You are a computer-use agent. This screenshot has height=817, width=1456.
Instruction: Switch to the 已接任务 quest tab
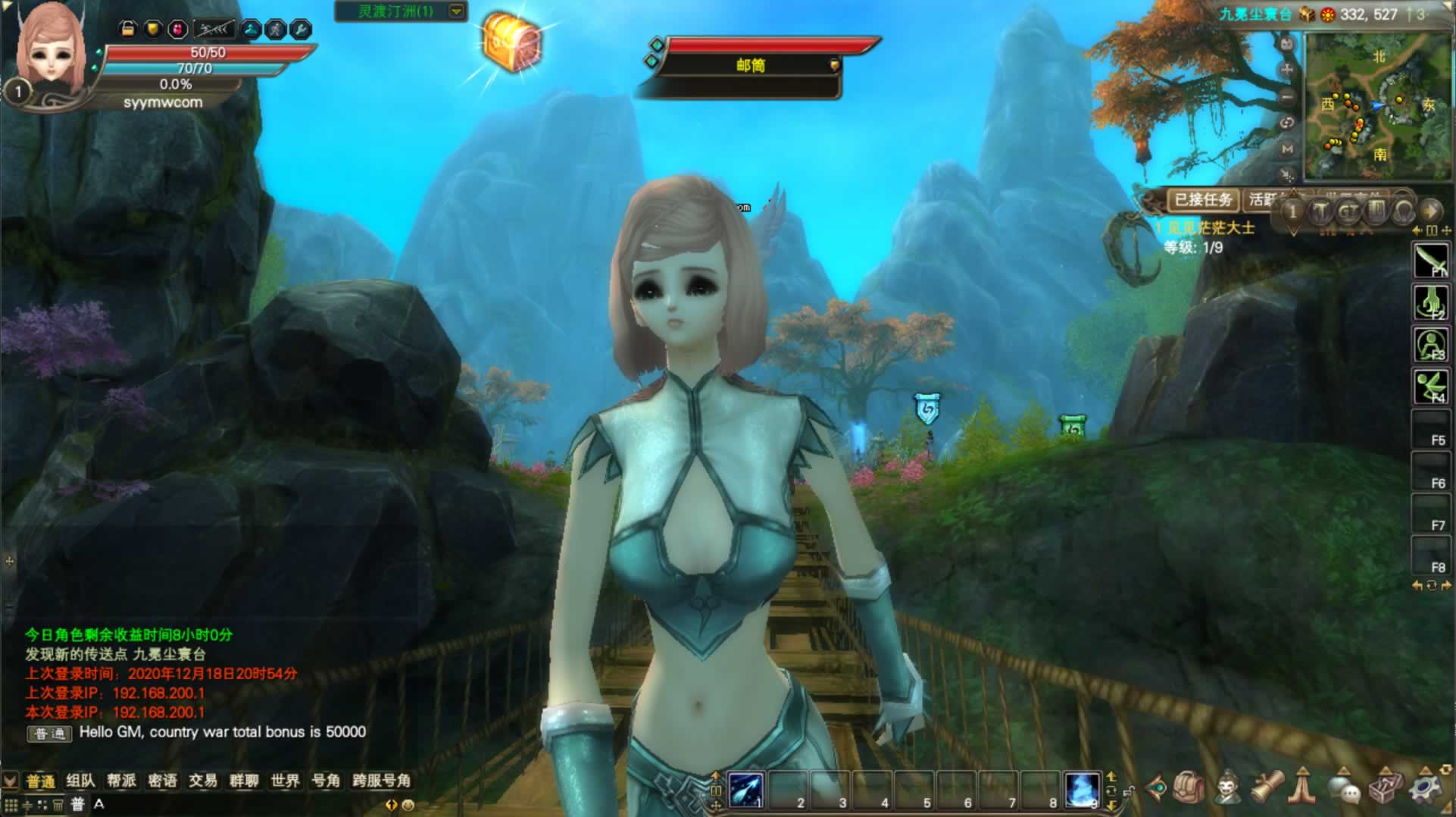click(x=1202, y=200)
